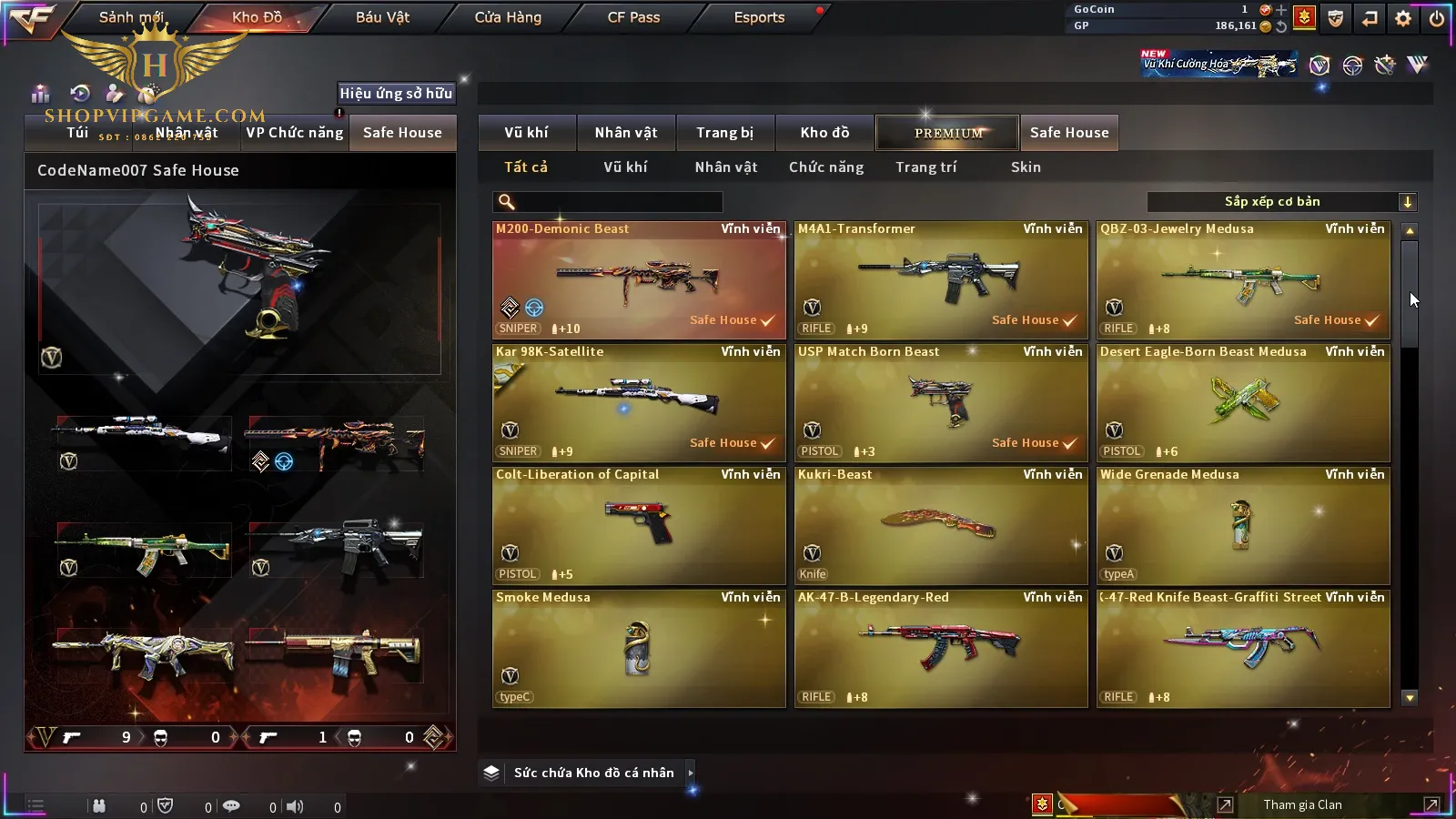Switch to the Esports section
Viewport: 1456px width, 819px height.
point(759,17)
